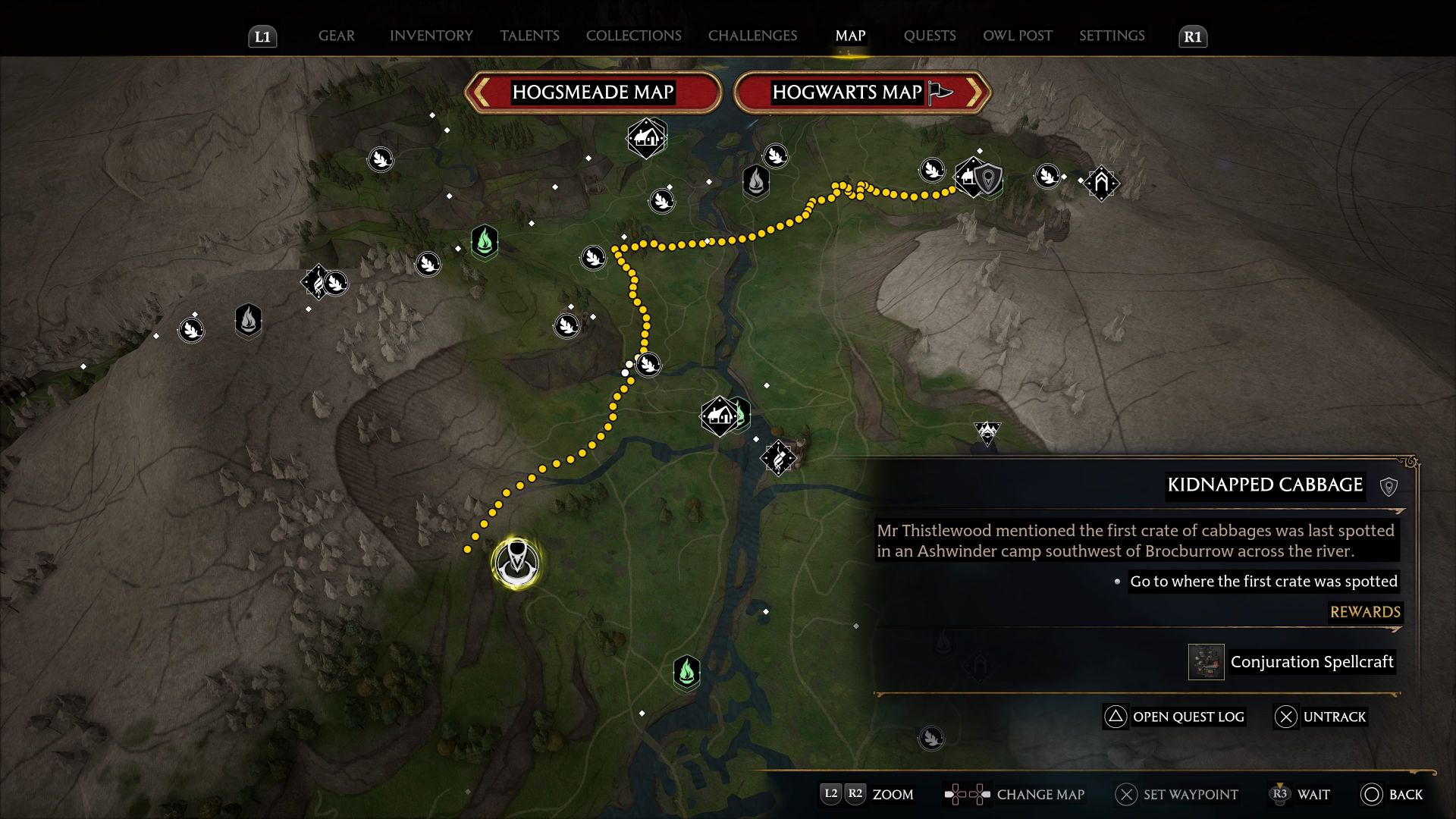Open the Quests tab
The image size is (1456, 819).
[x=929, y=36]
